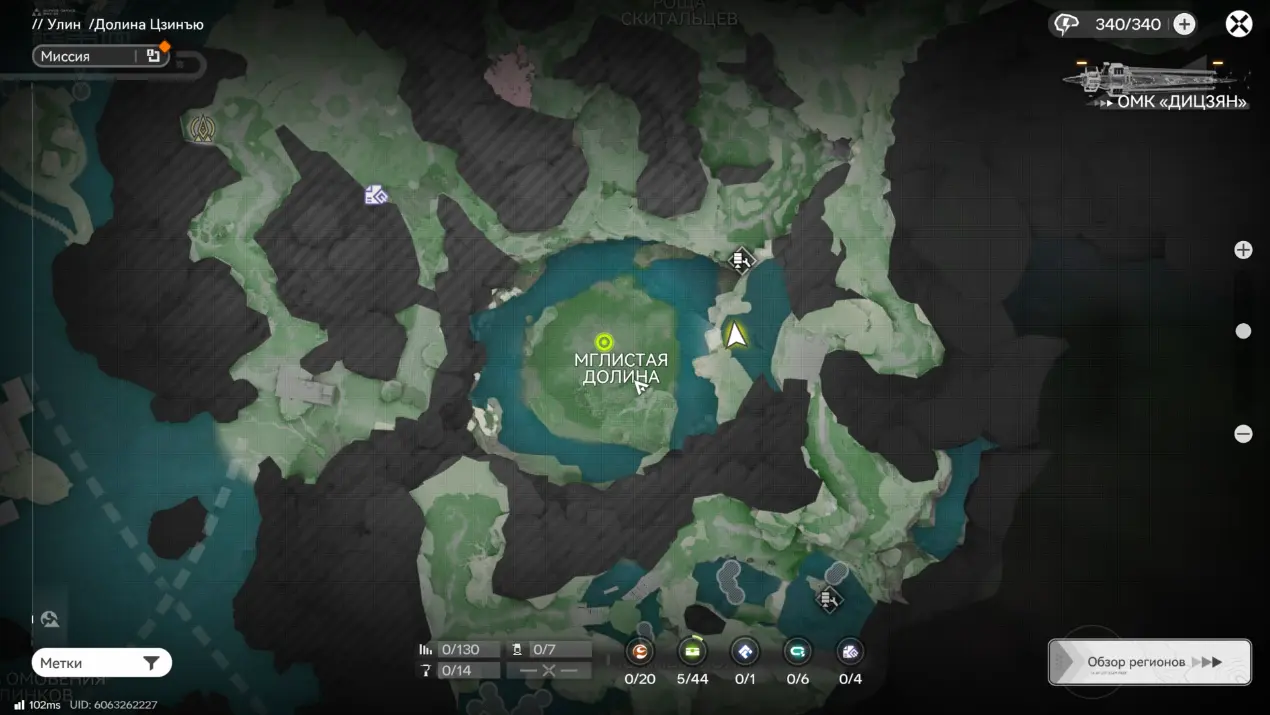Zoom out the map with minus
The height and width of the screenshot is (715, 1270).
pos(1243,434)
